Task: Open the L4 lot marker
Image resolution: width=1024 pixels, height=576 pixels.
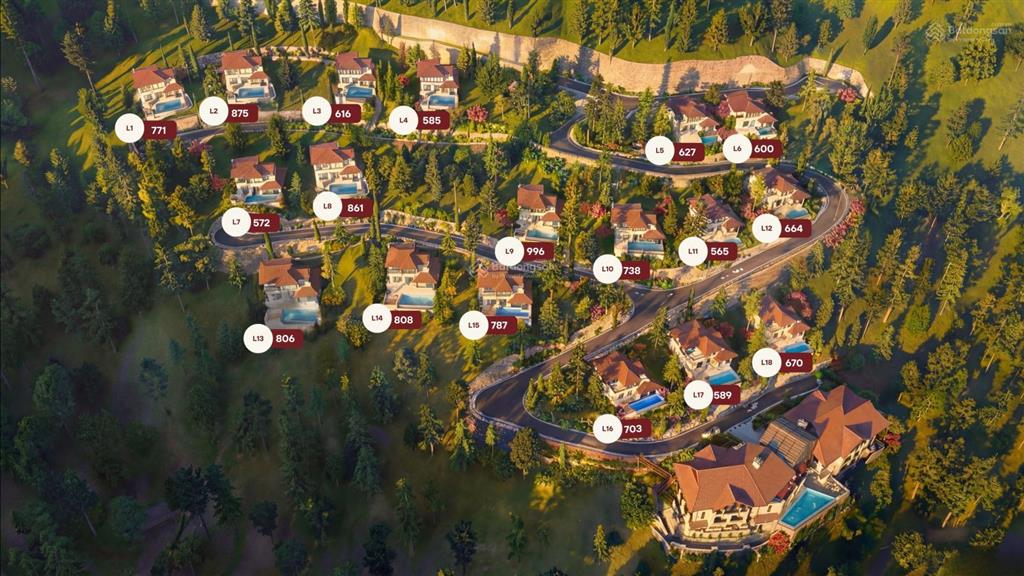Action: 403,120
